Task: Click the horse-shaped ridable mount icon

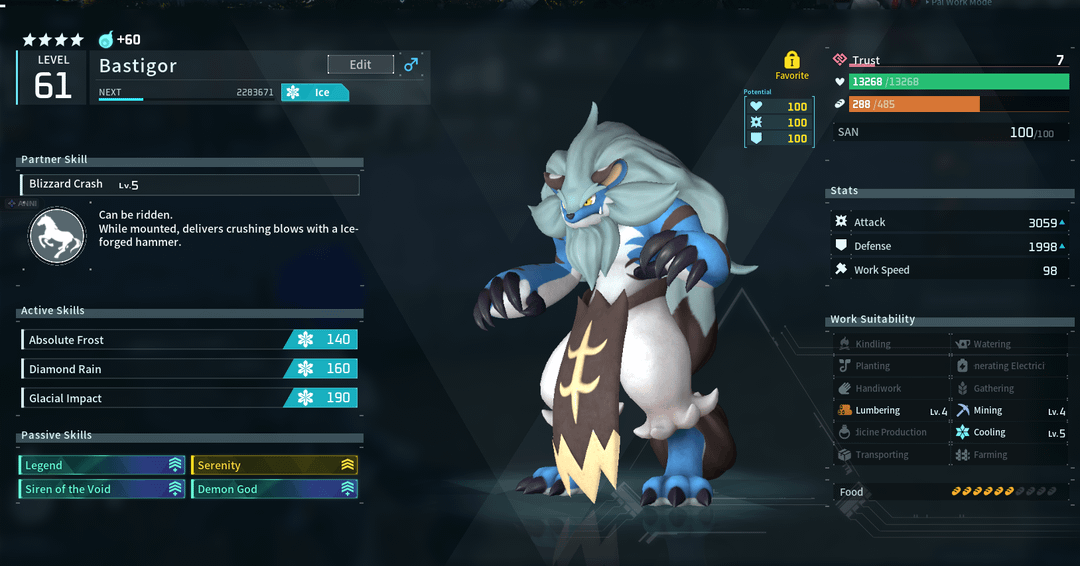Action: coord(56,236)
